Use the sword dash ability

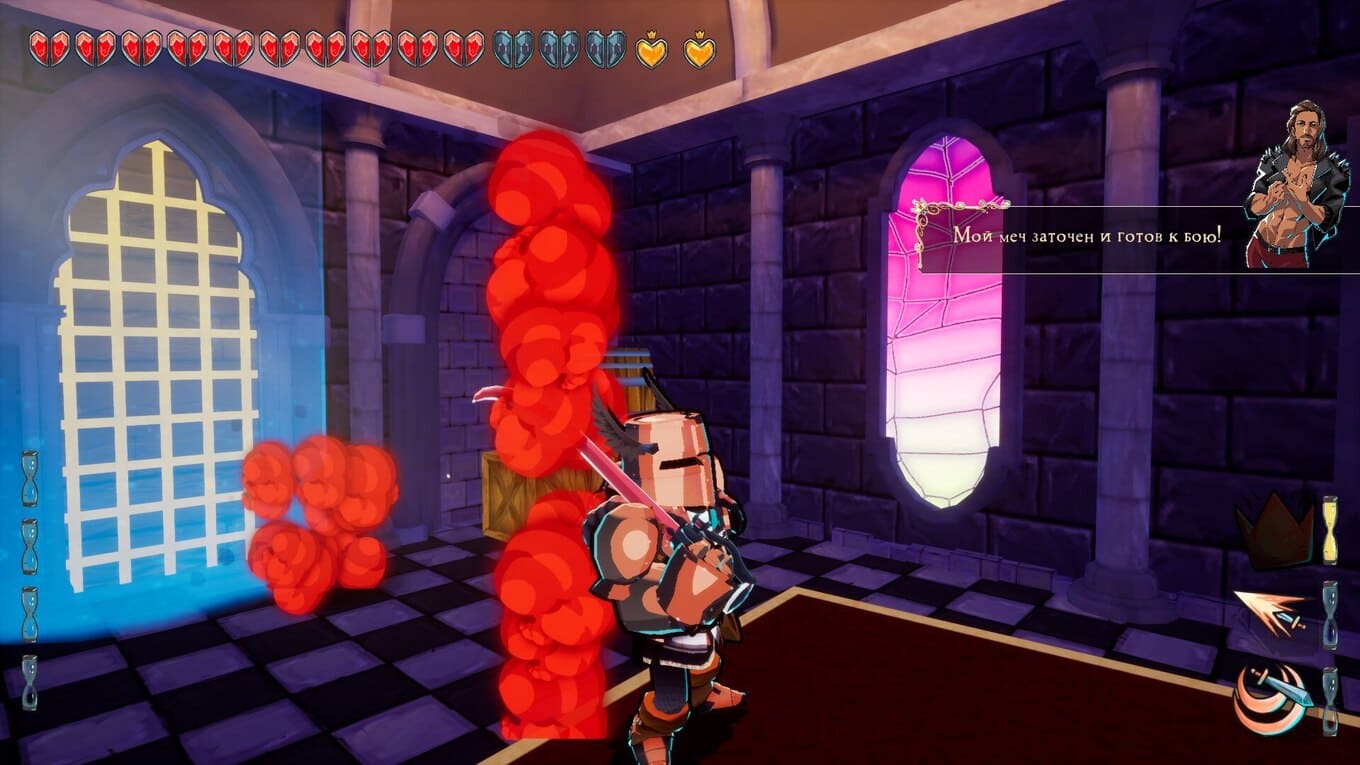(x=1270, y=611)
